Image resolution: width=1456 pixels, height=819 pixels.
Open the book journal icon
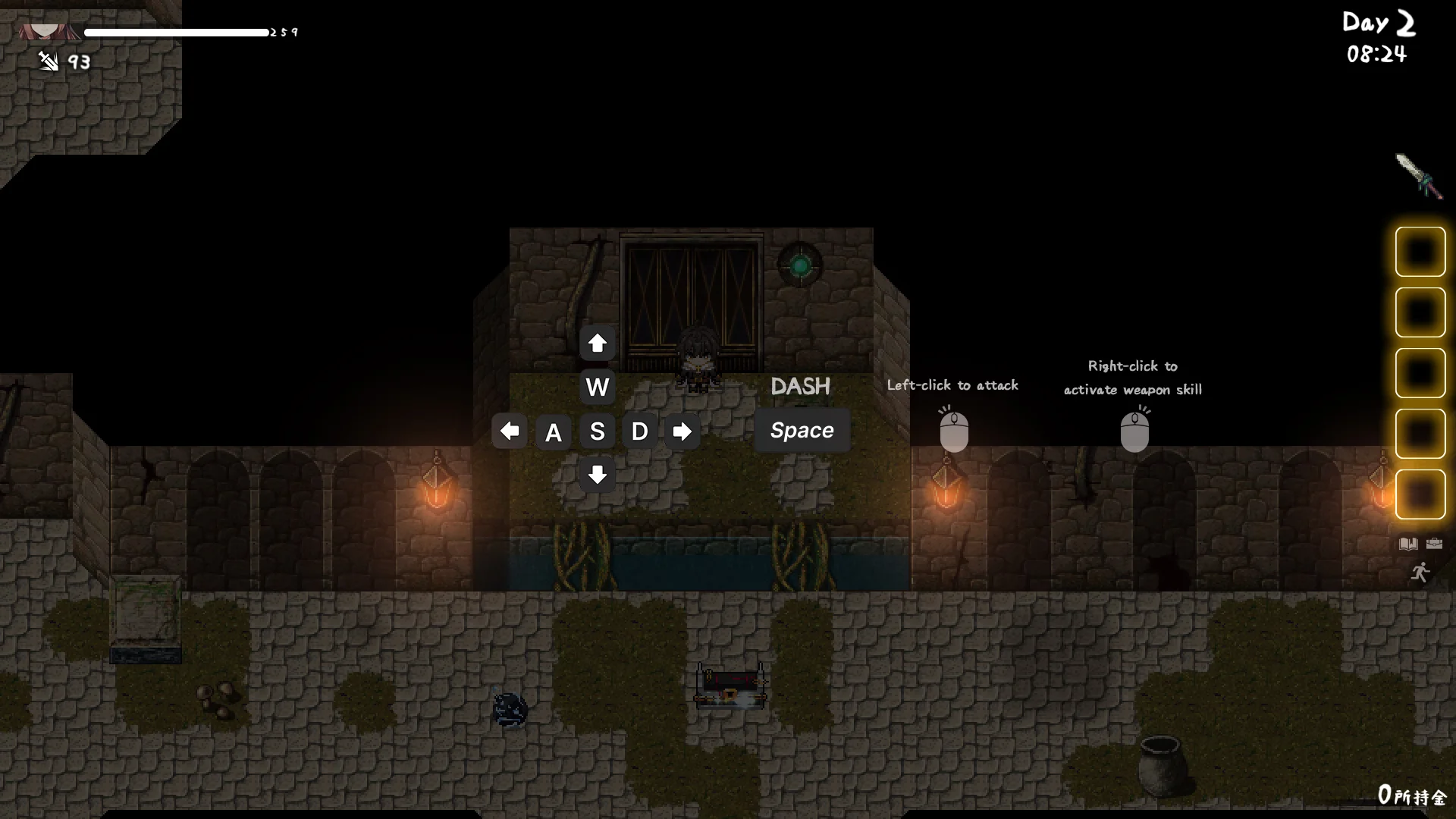pos(1408,544)
